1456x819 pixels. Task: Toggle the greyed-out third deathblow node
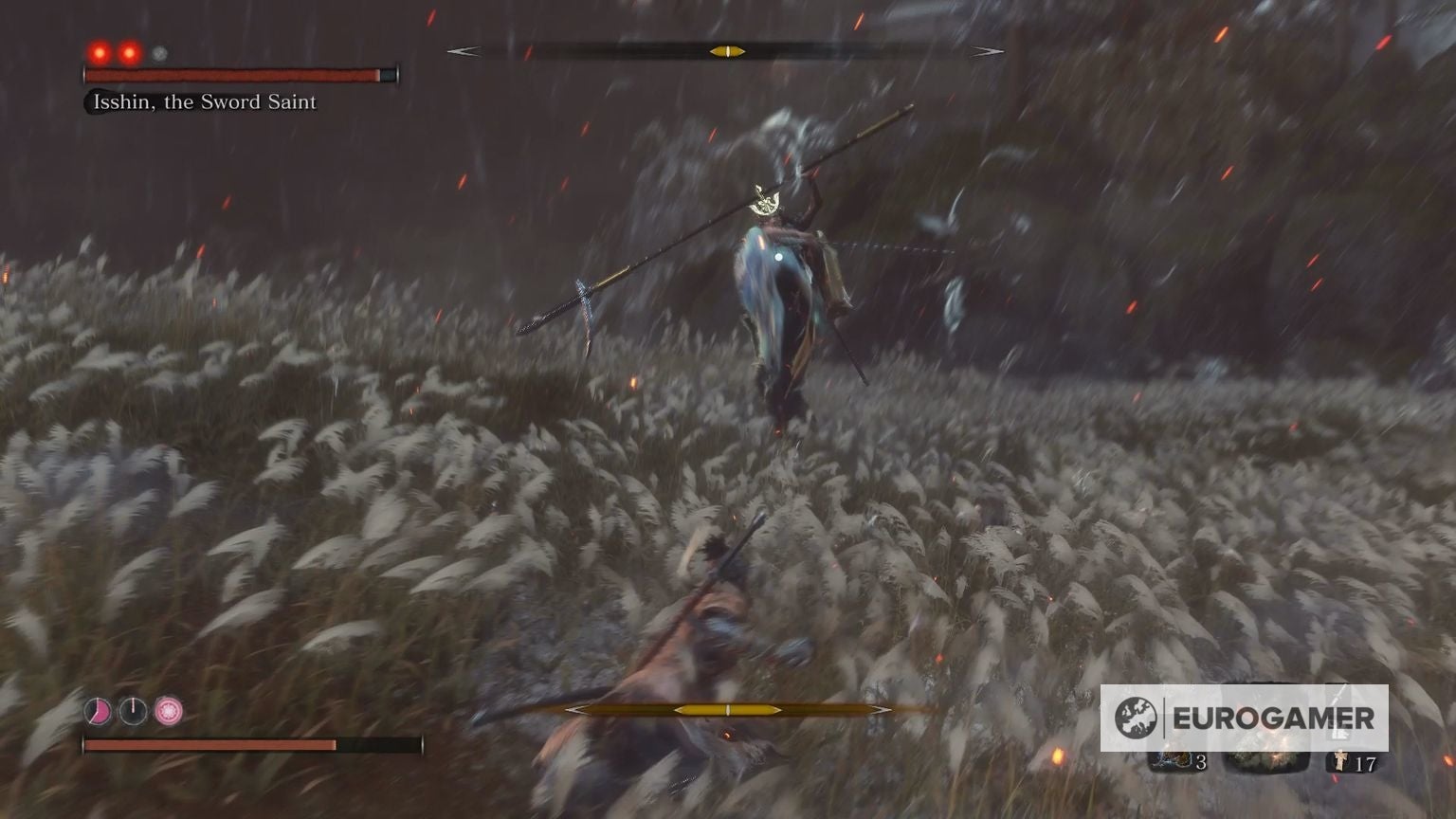click(157, 54)
